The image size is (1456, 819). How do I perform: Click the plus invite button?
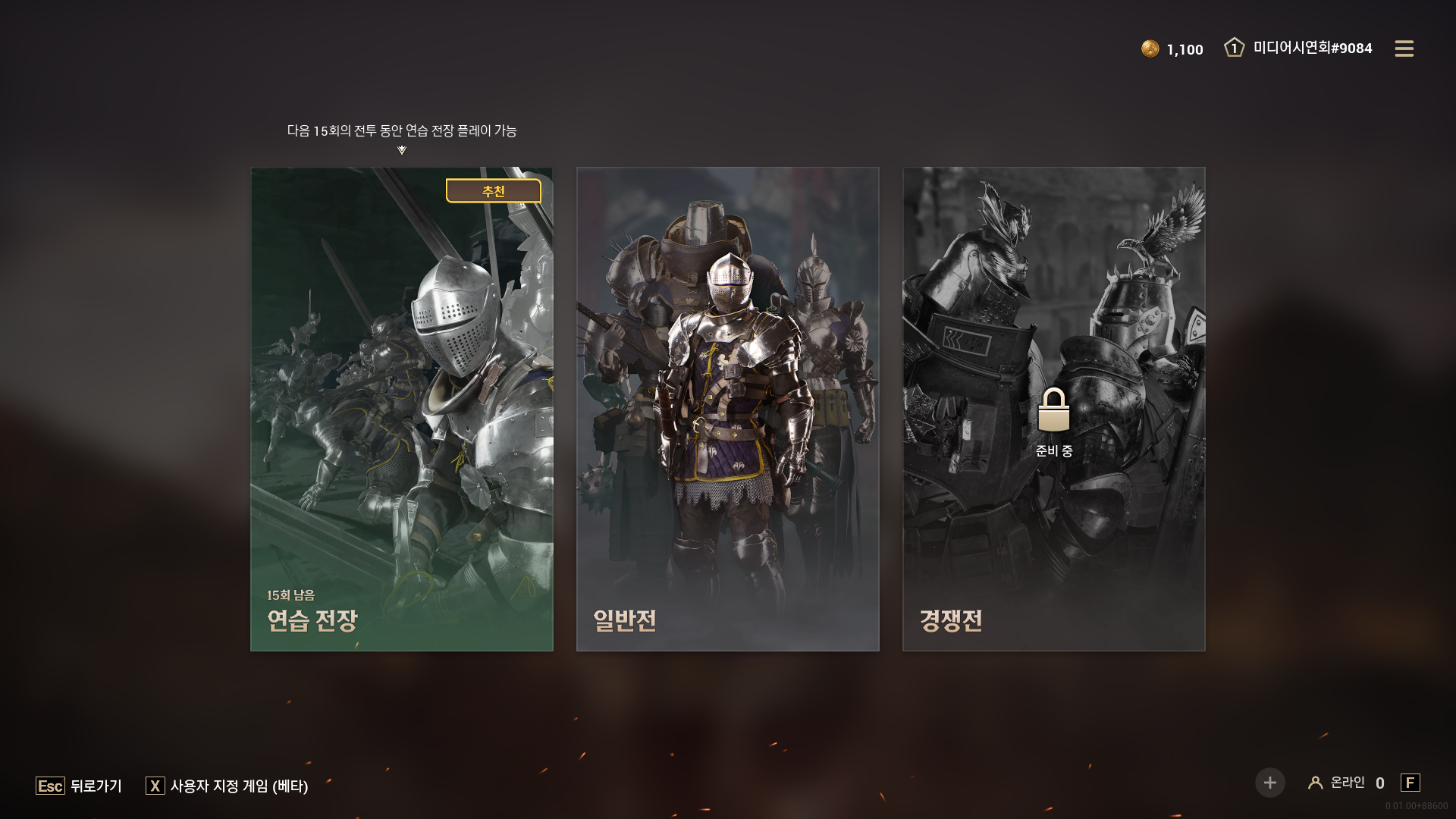(x=1269, y=783)
